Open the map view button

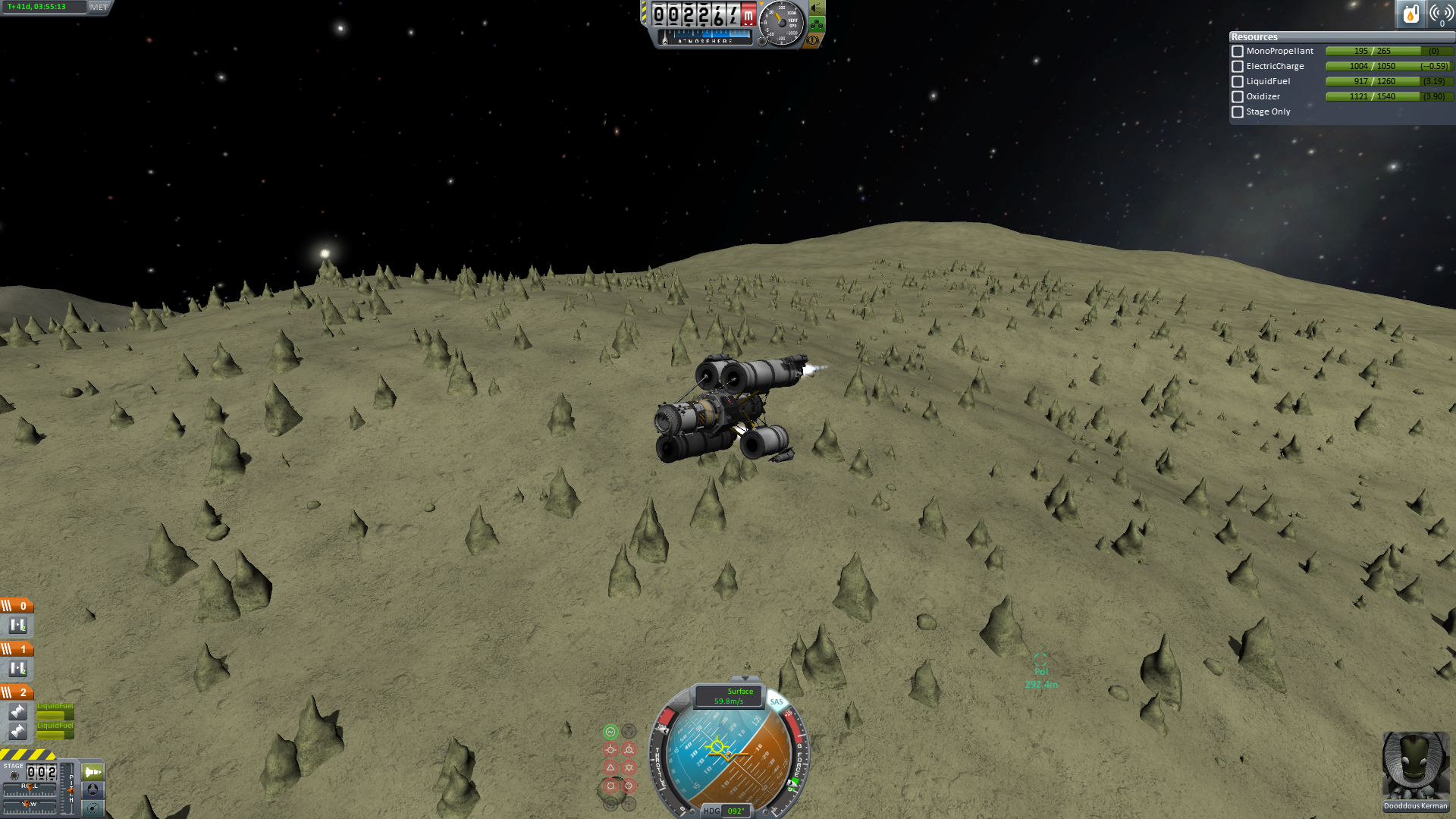pyautogui.click(x=93, y=808)
